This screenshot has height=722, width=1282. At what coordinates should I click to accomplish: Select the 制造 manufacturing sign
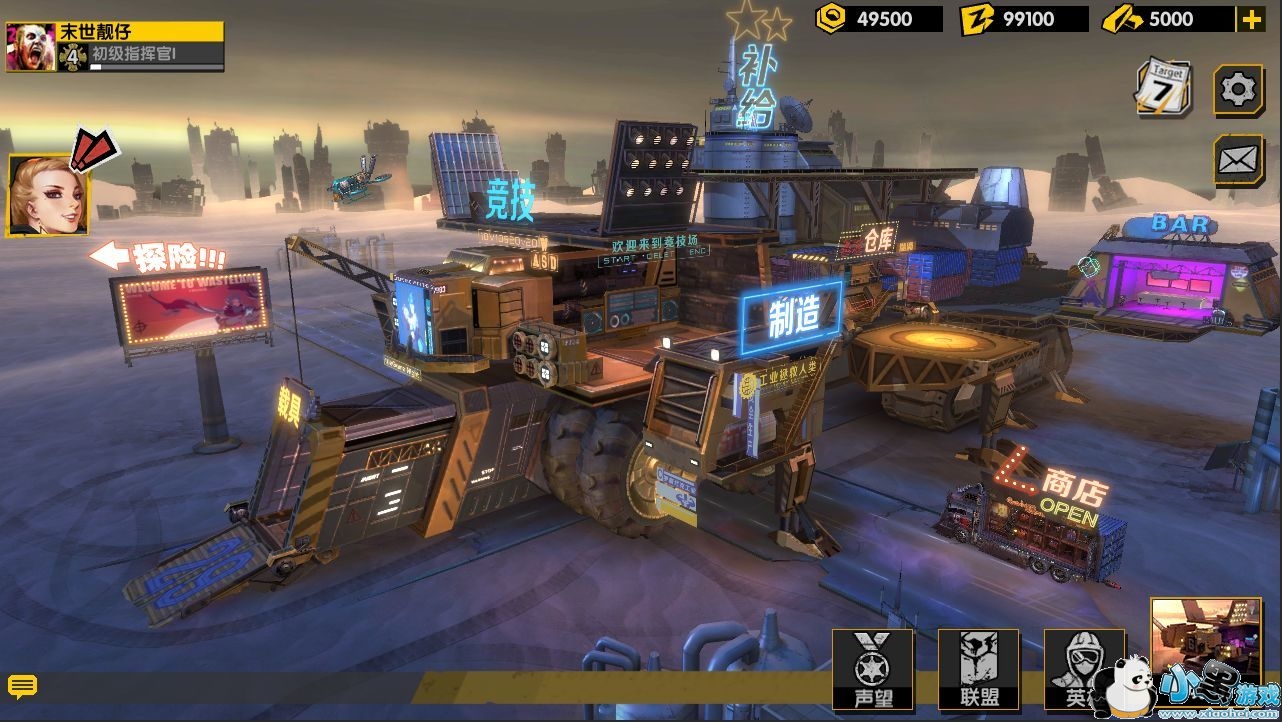(x=792, y=318)
